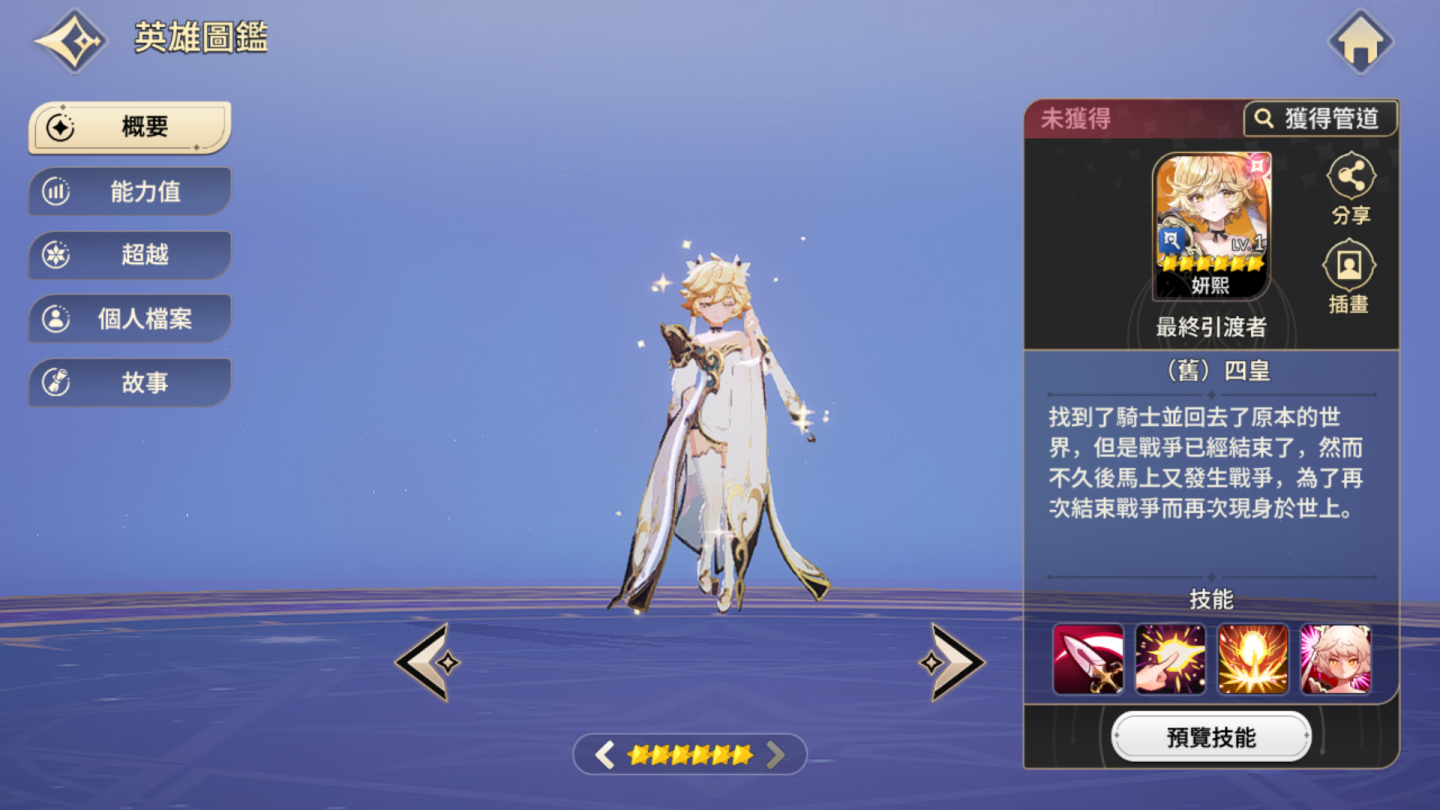Select the character portrait skill icon
Screen dimensions: 1440x810
(1335, 659)
